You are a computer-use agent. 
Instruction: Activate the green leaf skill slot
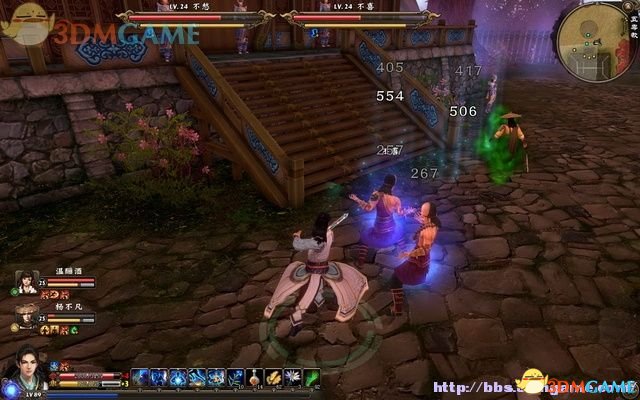tap(311, 377)
